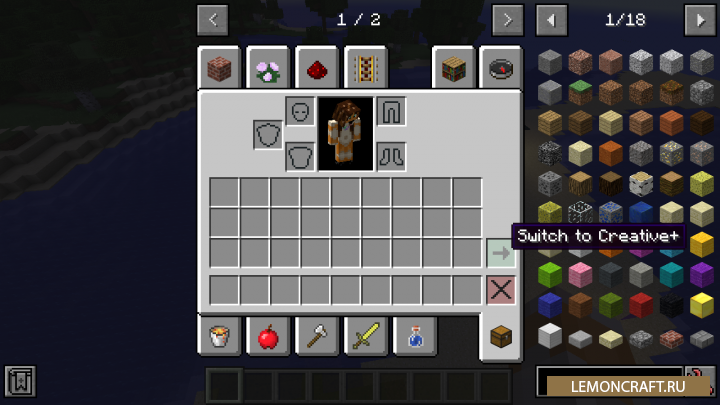The height and width of the screenshot is (405, 720).
Task: Switch to the pink flowers Decoration tab
Action: [267, 69]
